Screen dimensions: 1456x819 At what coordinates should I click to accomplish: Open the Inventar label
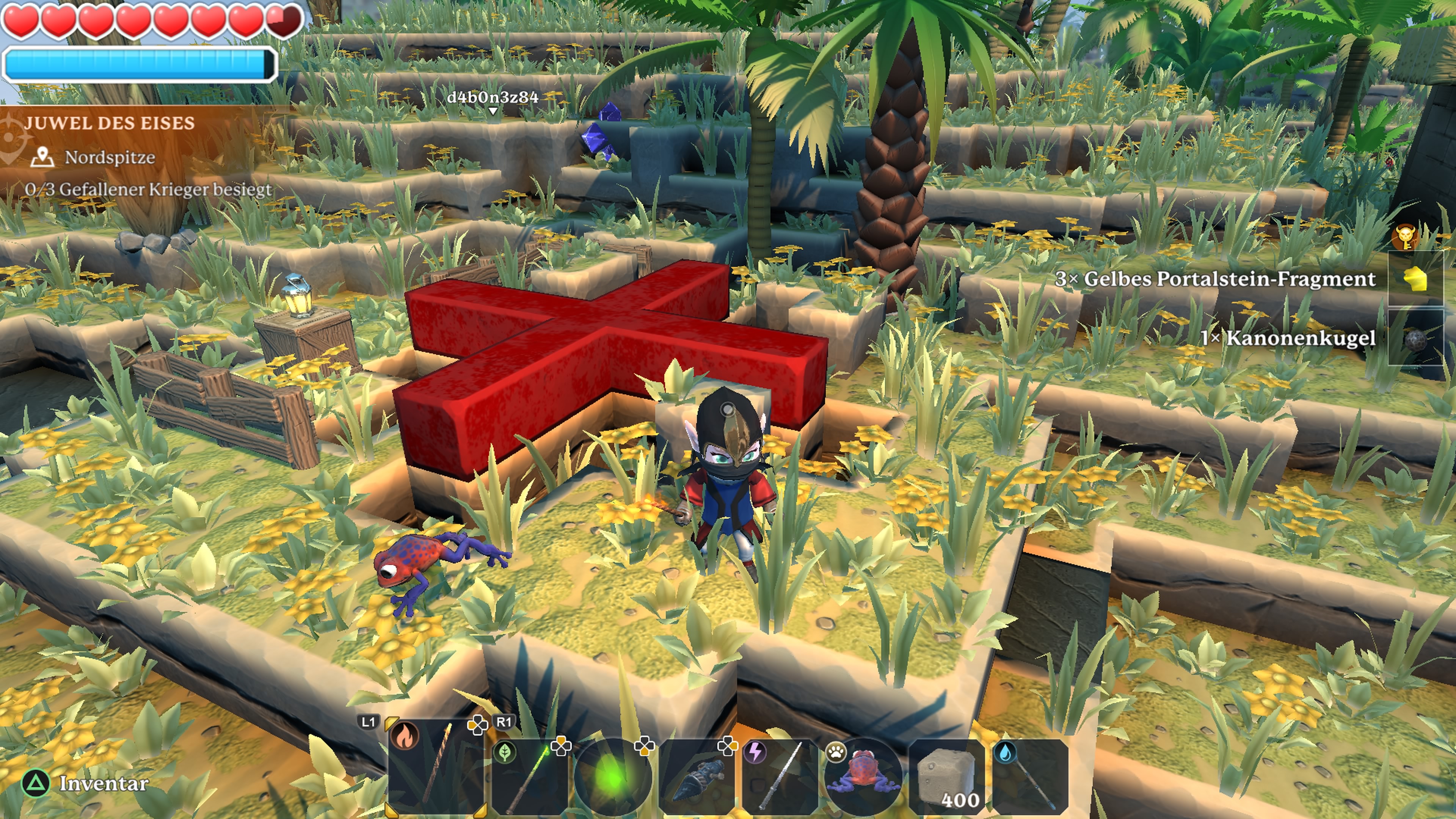(104, 783)
